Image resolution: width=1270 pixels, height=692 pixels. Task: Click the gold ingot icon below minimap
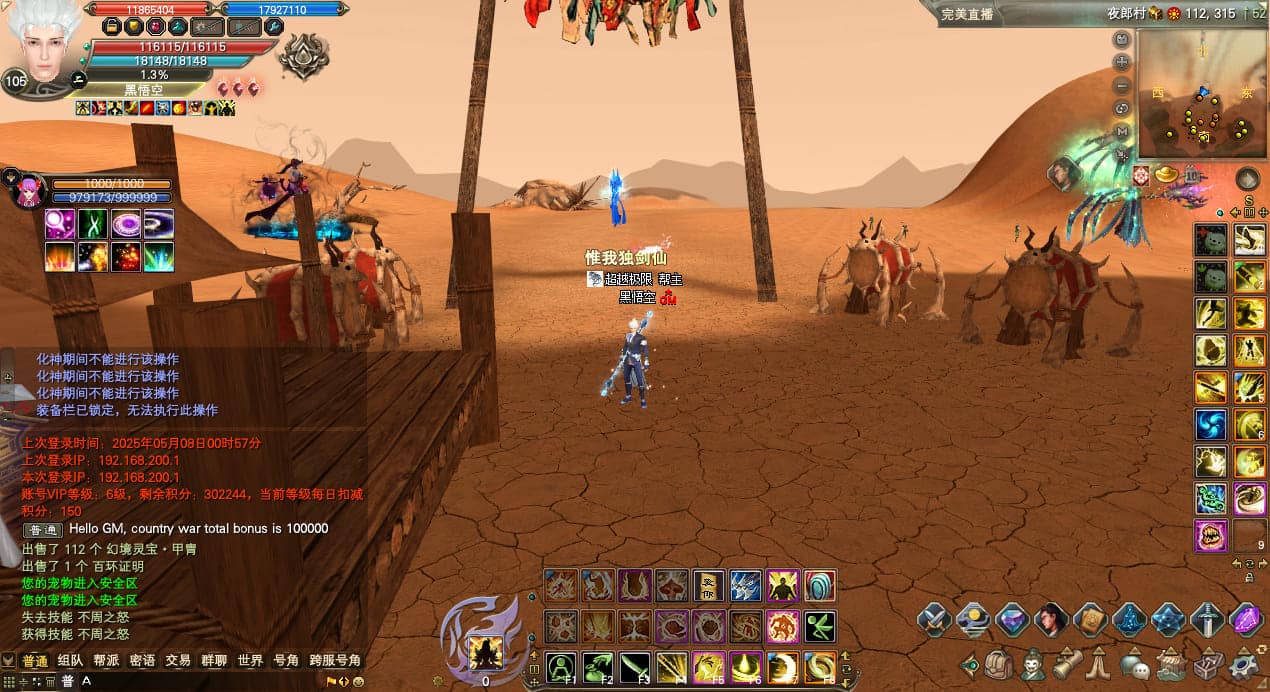point(1166,176)
